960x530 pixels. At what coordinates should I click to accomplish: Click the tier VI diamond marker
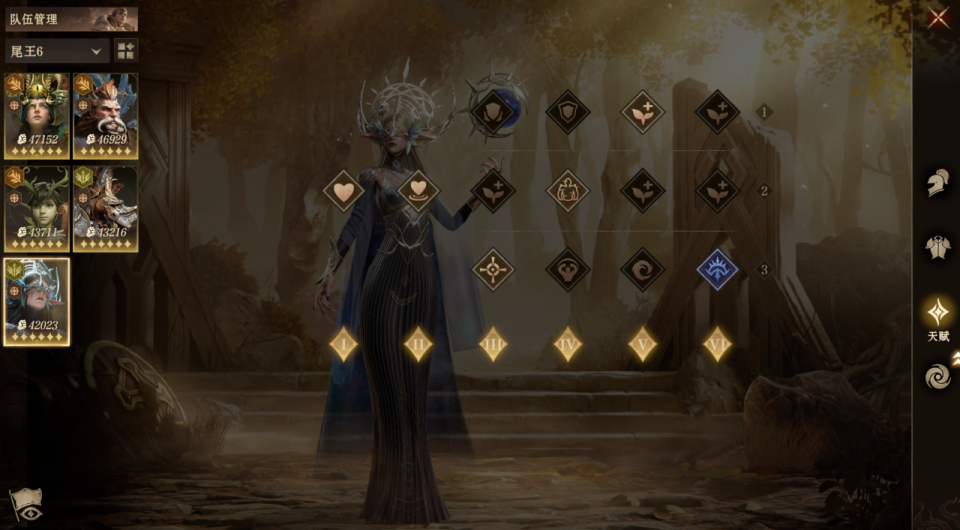[x=717, y=344]
